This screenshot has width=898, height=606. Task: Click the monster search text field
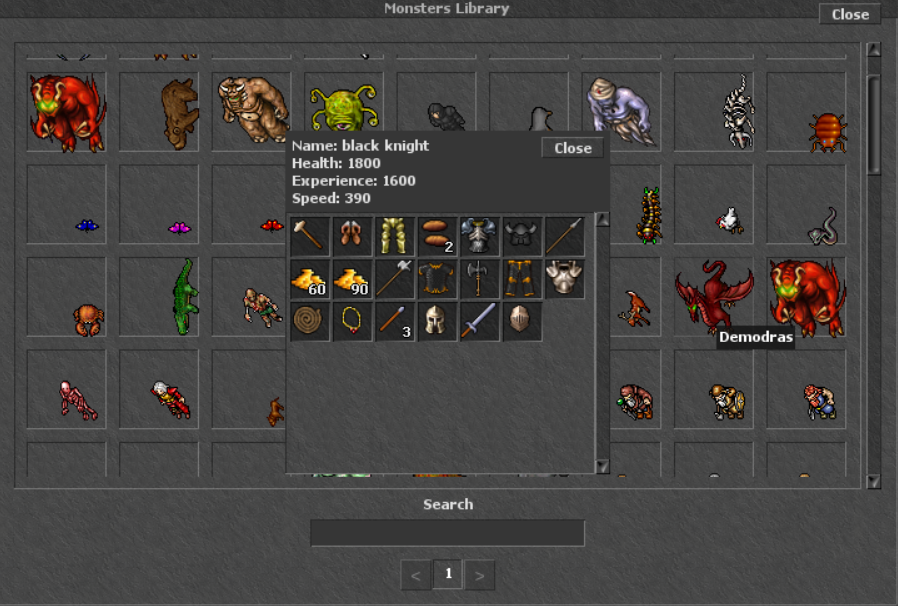click(447, 533)
